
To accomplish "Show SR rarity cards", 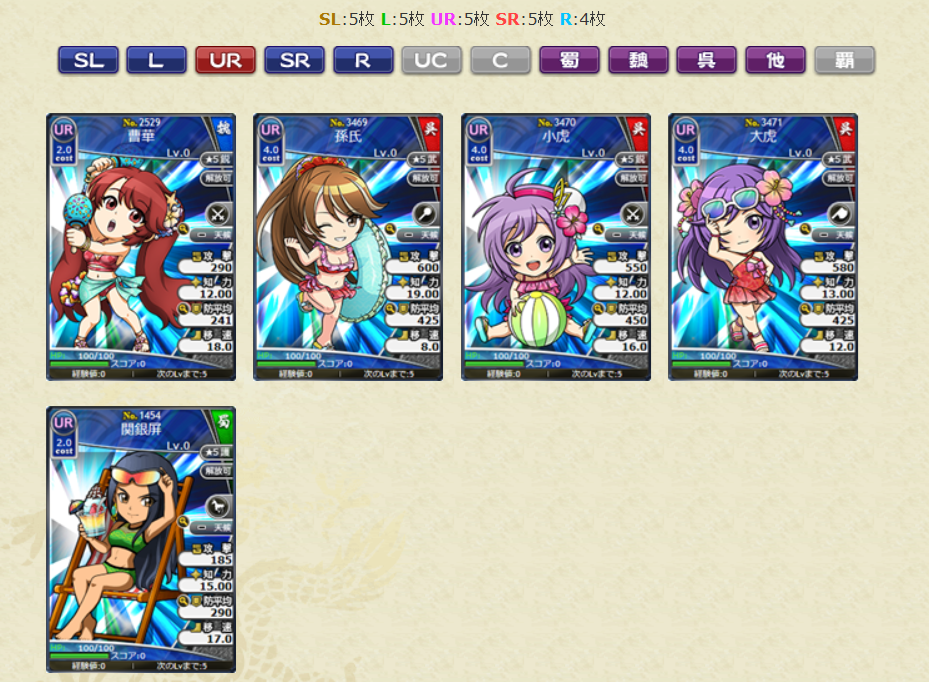I will tap(294, 60).
